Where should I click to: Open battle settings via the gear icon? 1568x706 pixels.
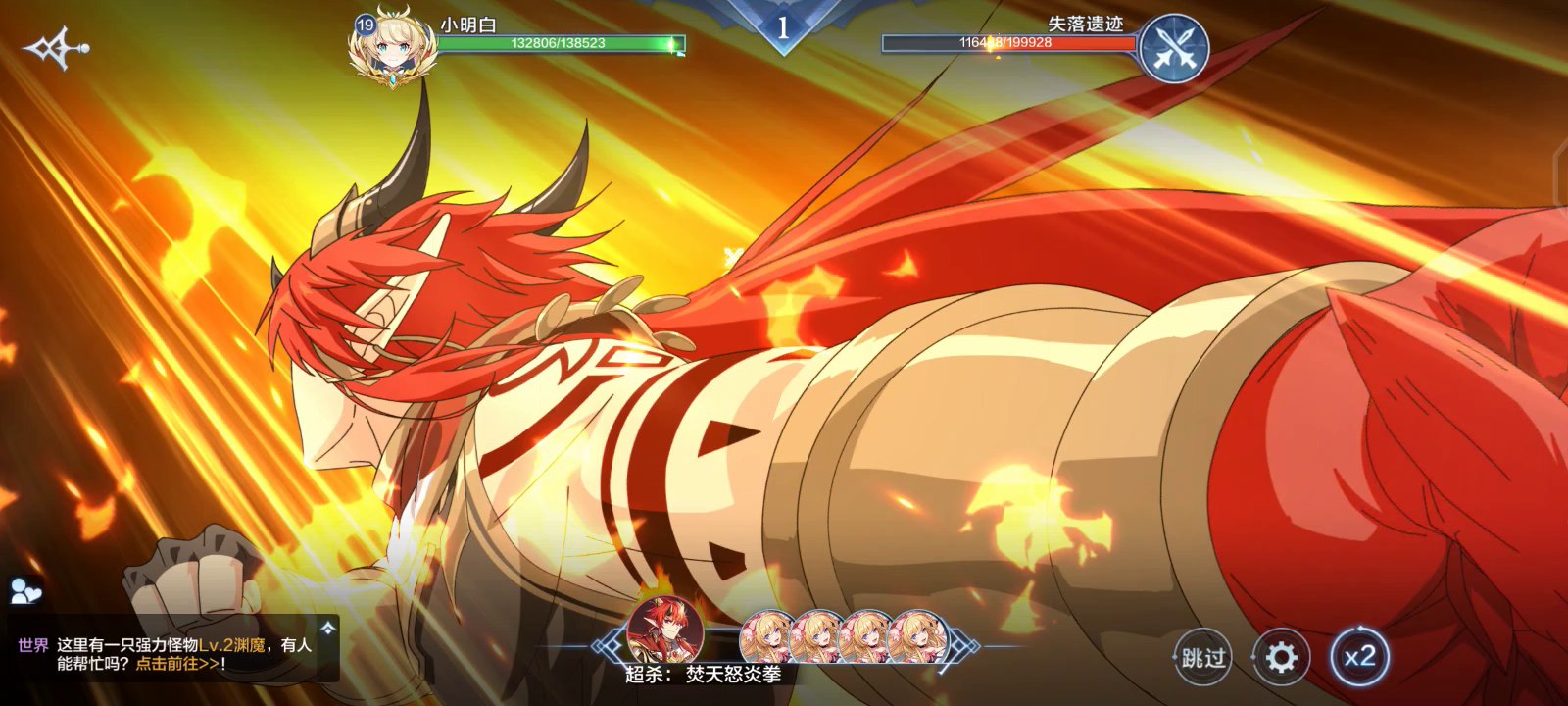pyautogui.click(x=1281, y=656)
